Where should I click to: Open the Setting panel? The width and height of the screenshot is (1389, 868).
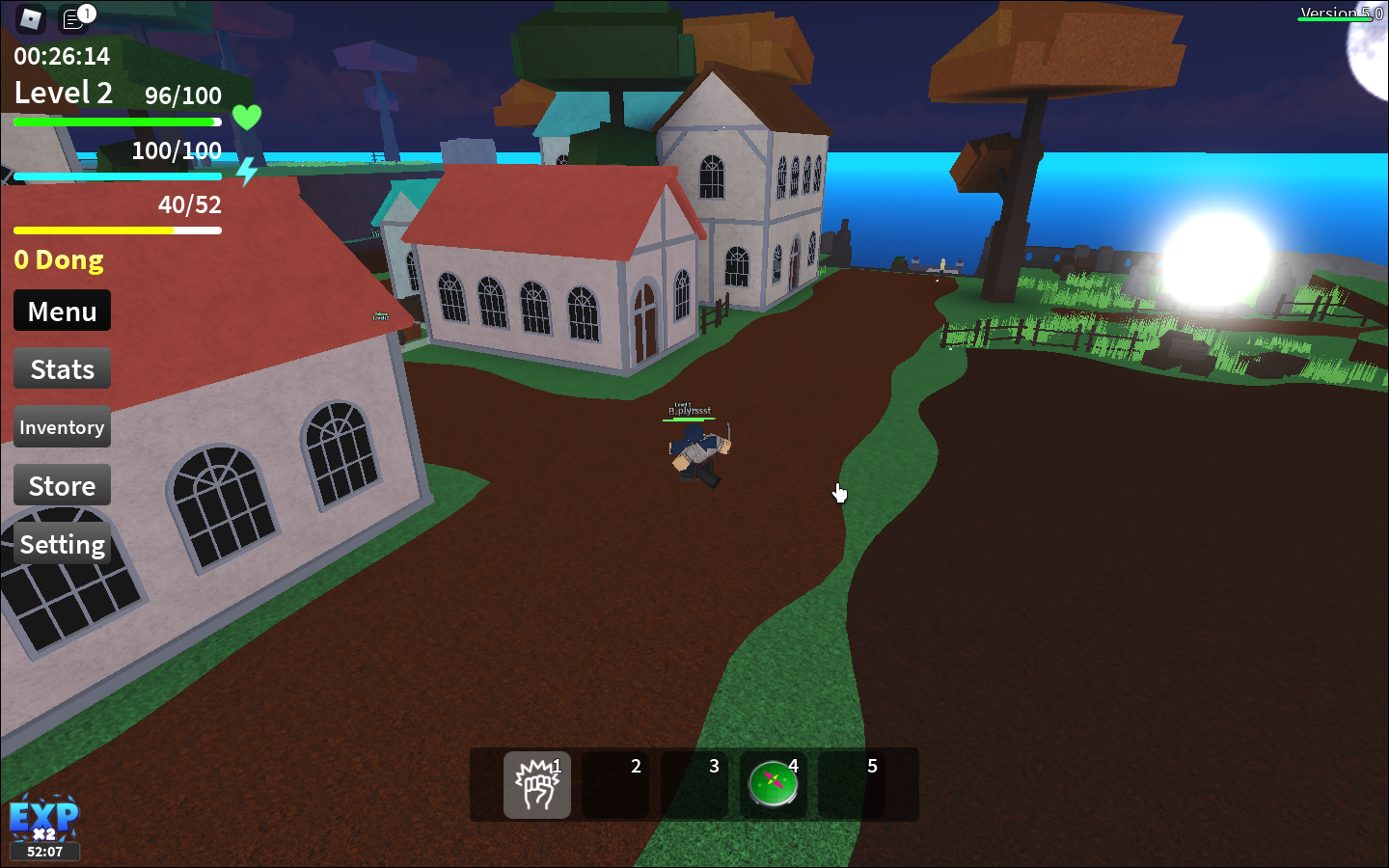click(62, 544)
